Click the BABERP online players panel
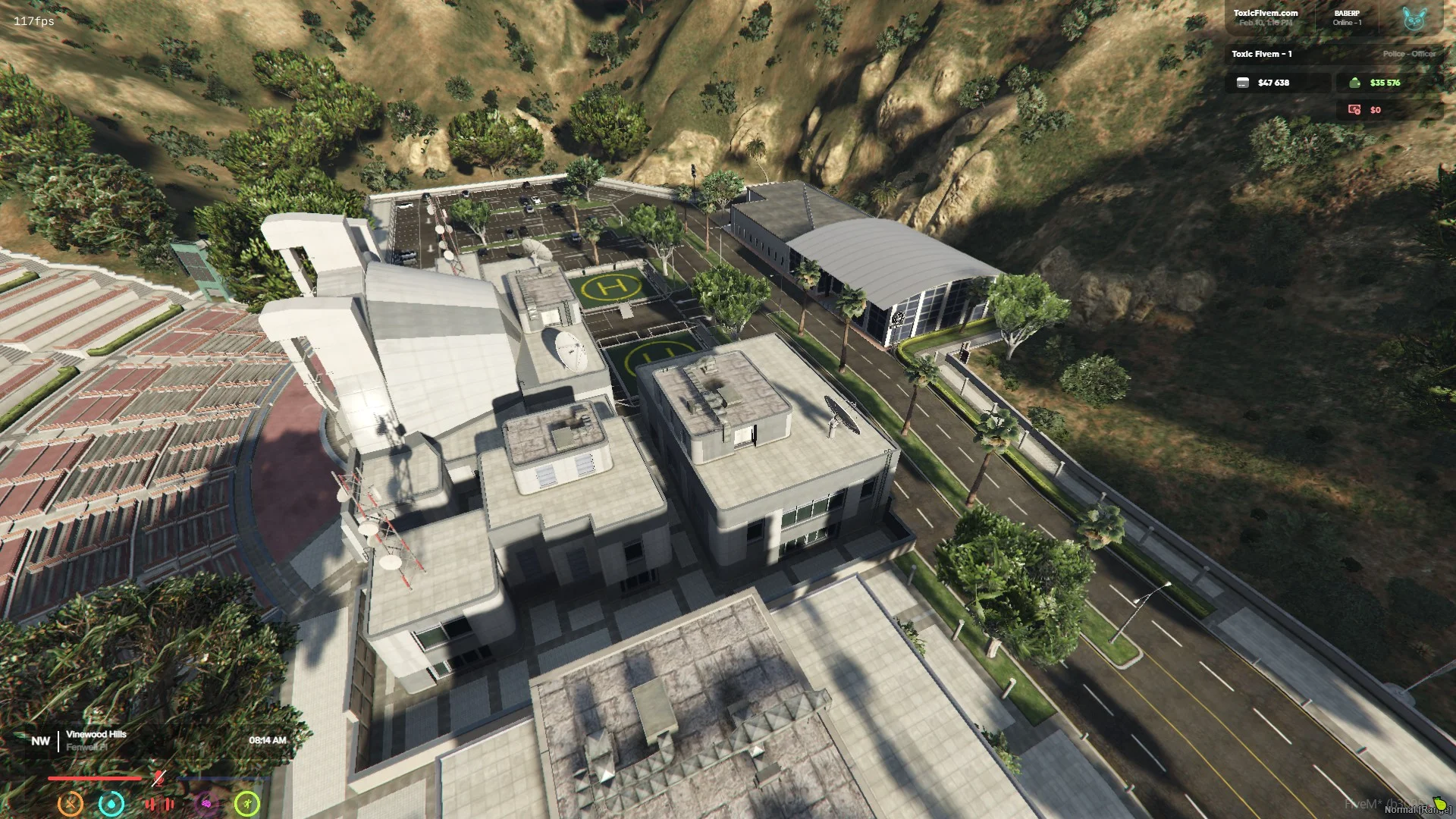This screenshot has height=819, width=1456. pos(1347,17)
